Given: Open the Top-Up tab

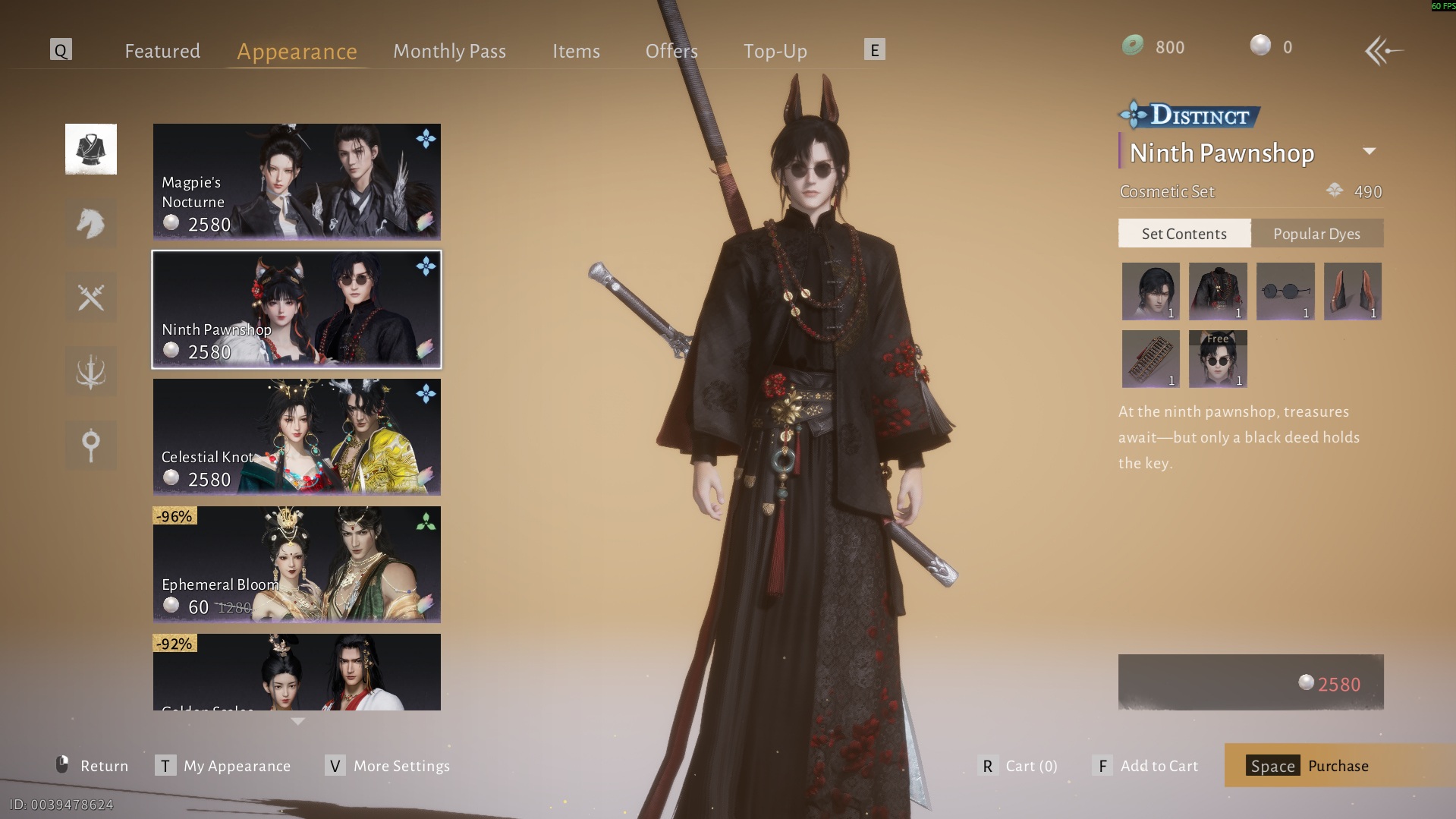Looking at the screenshot, I should tap(775, 51).
